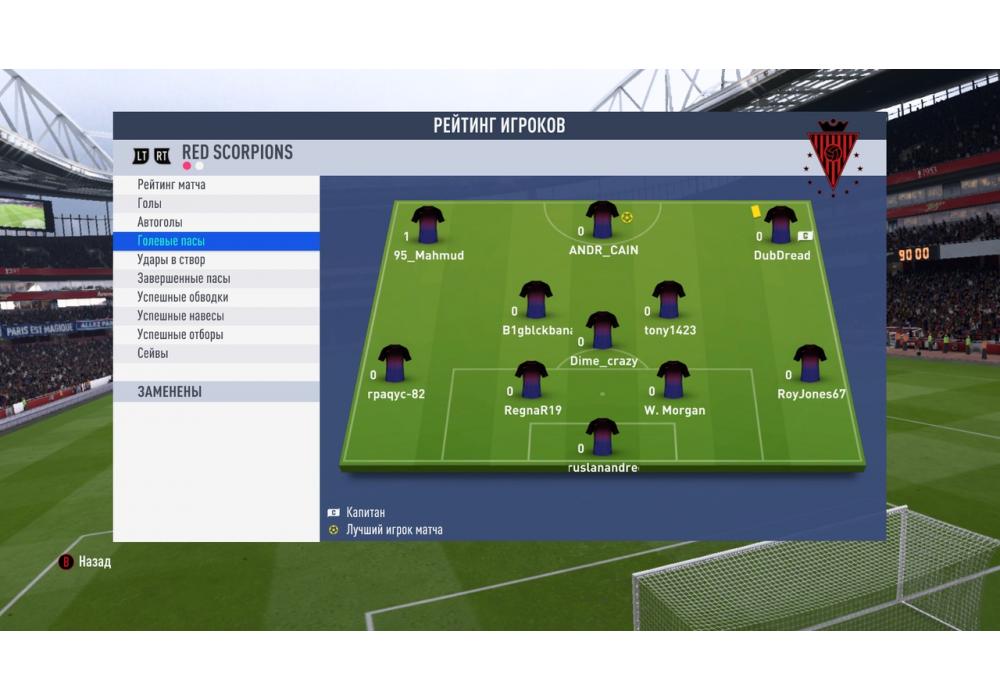Select goalkeeper ruslanandre

[x=602, y=437]
